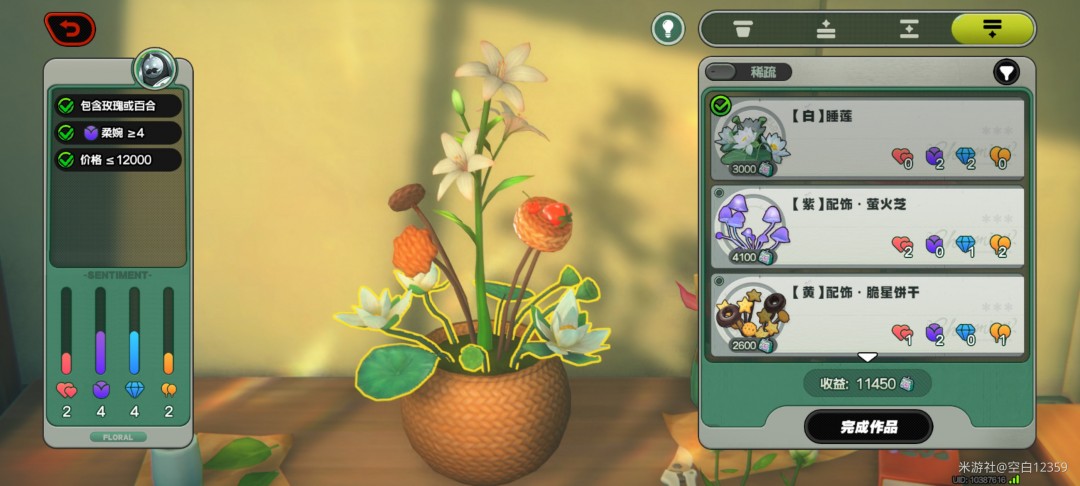Select the tab with sparkle between bars
The width and height of the screenshot is (1080, 486).
point(908,29)
